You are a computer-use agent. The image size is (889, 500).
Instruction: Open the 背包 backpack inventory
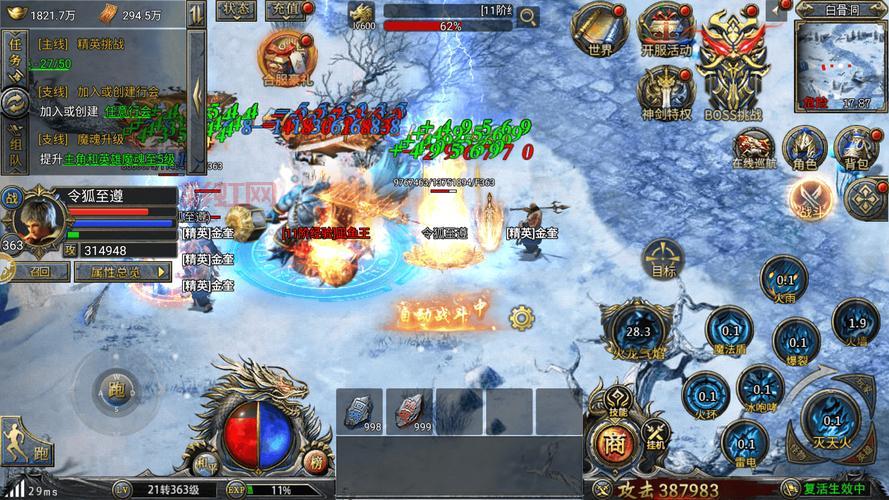point(856,147)
